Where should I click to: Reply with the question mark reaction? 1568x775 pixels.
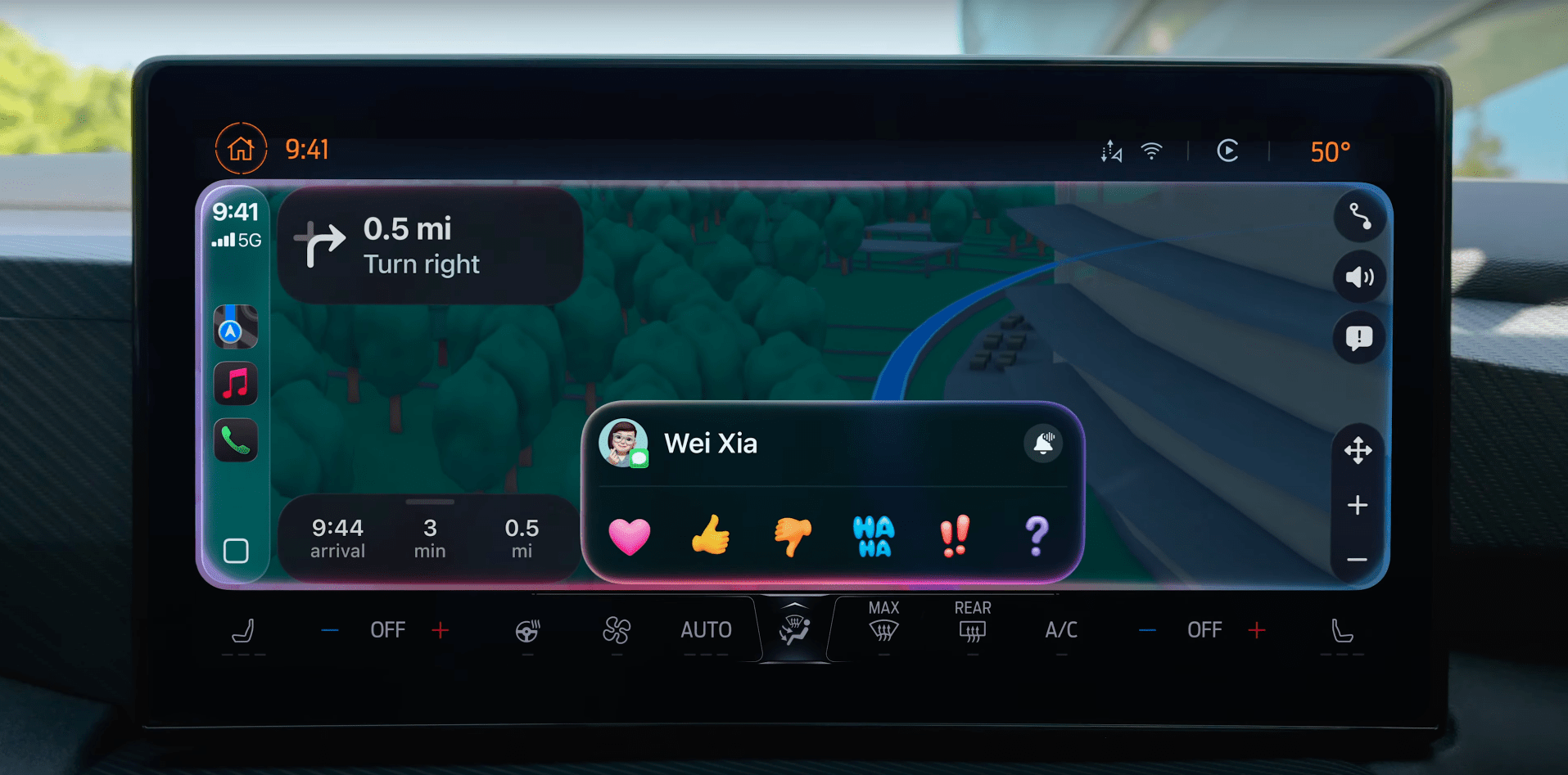coord(1037,536)
